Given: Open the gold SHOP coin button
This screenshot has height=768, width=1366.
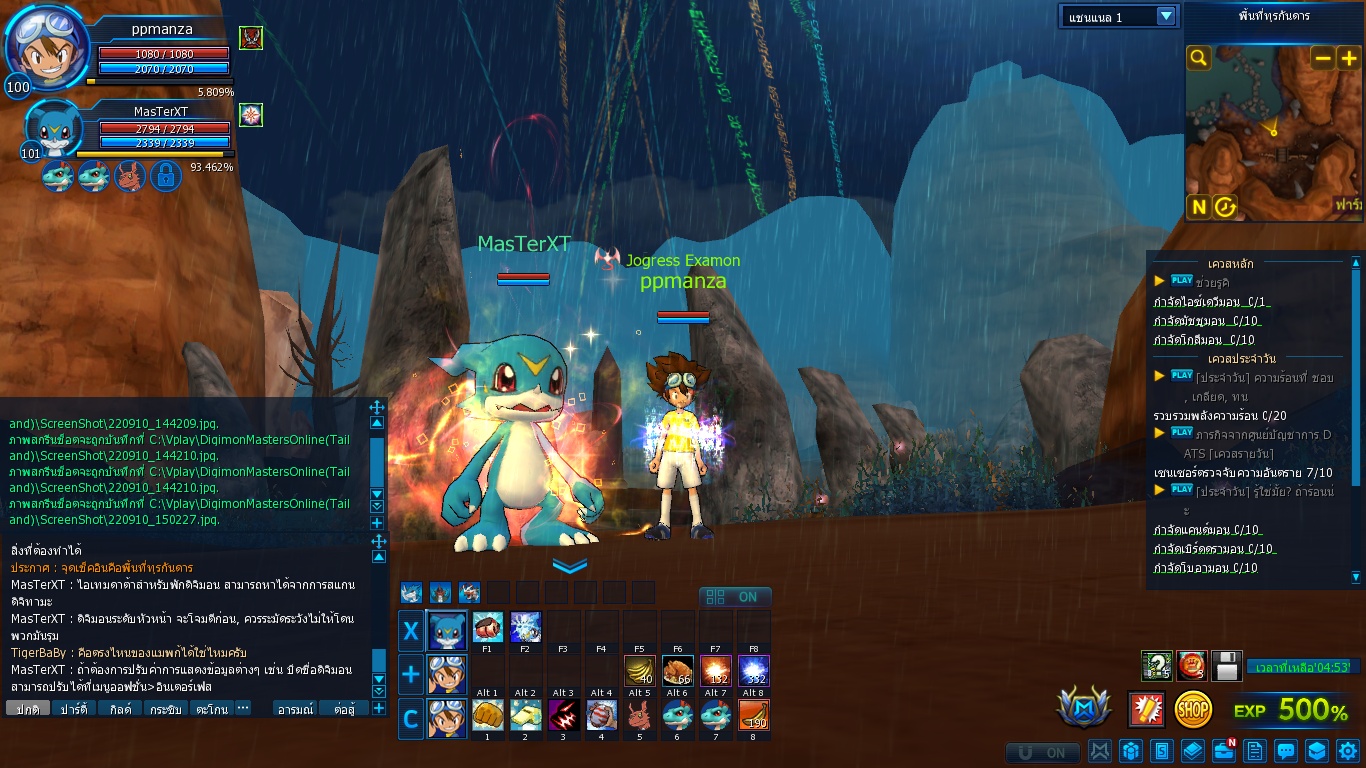Looking at the screenshot, I should (1193, 709).
